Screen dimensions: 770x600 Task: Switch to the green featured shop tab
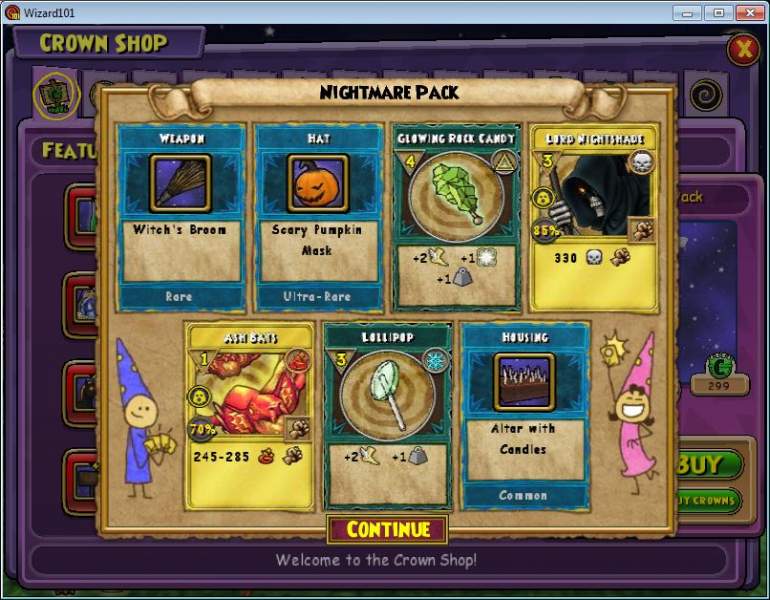(57, 95)
